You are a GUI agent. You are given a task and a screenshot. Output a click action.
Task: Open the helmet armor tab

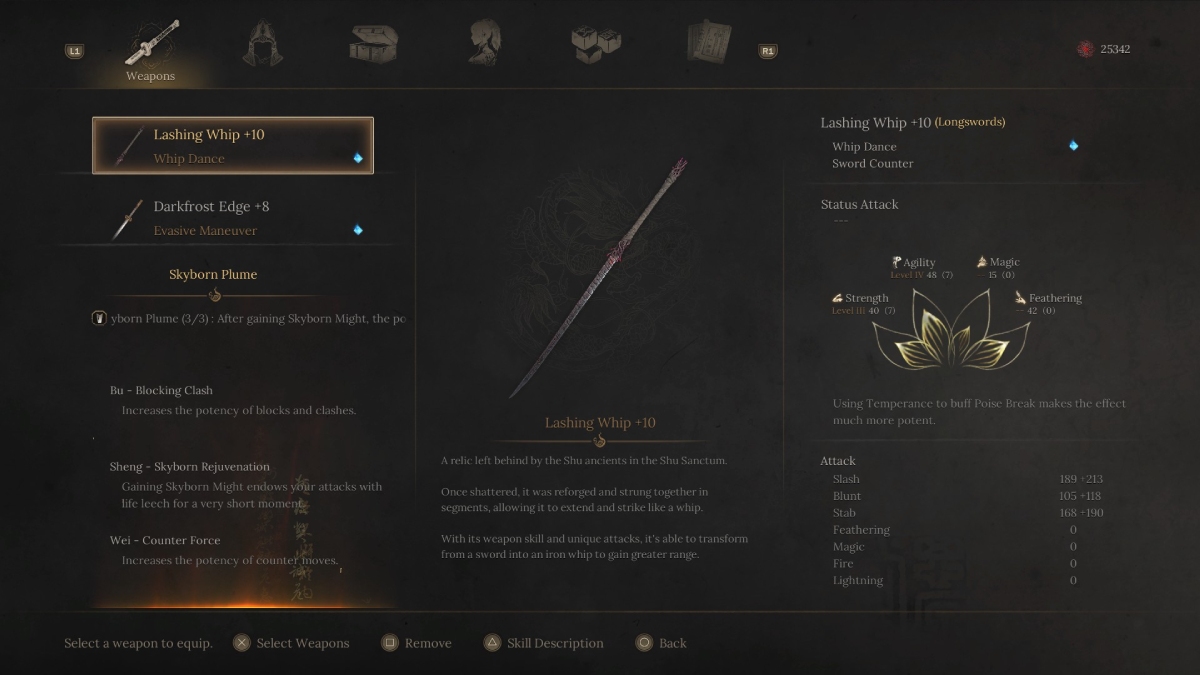click(x=262, y=44)
